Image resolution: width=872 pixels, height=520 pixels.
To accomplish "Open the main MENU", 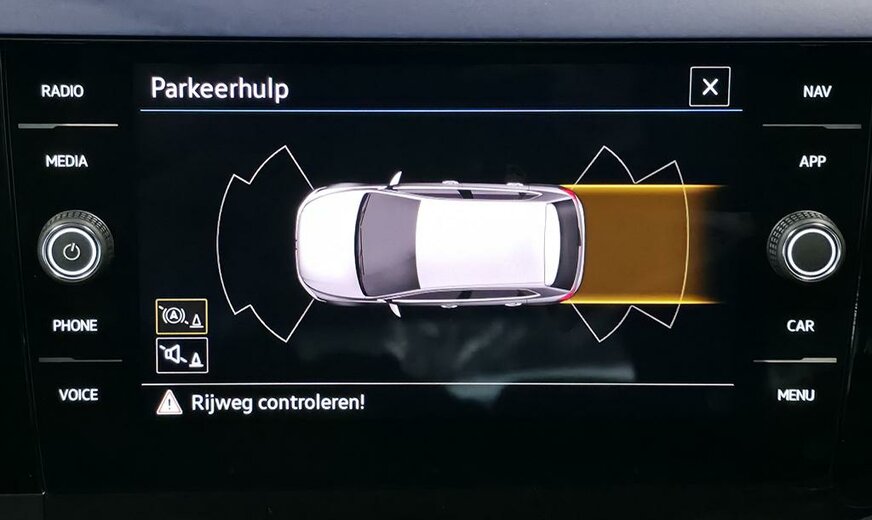I will point(796,395).
